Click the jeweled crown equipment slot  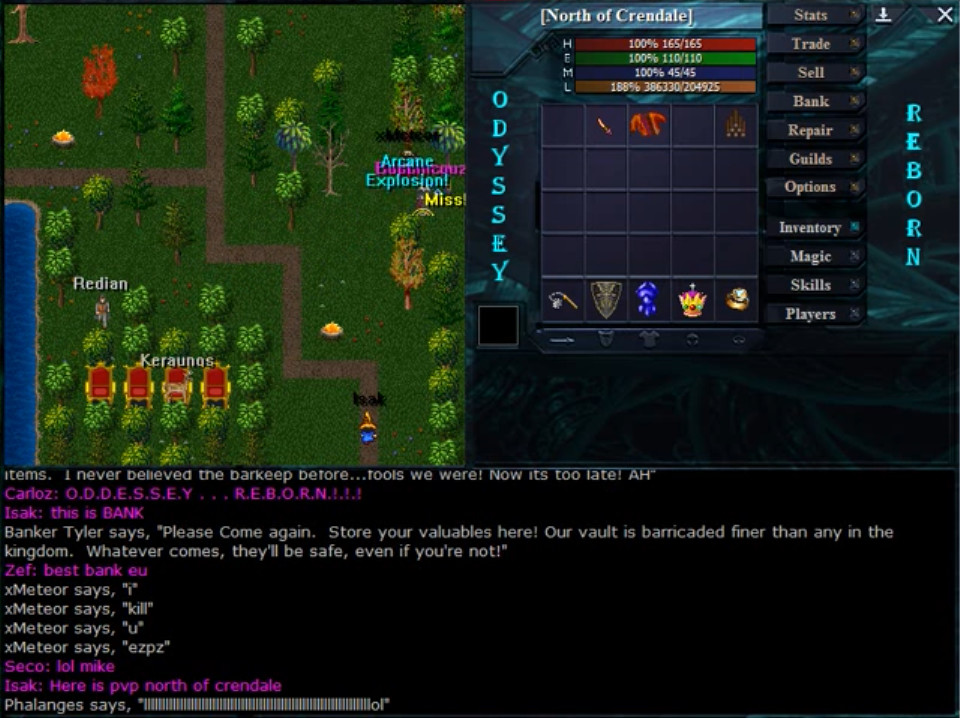(x=692, y=299)
